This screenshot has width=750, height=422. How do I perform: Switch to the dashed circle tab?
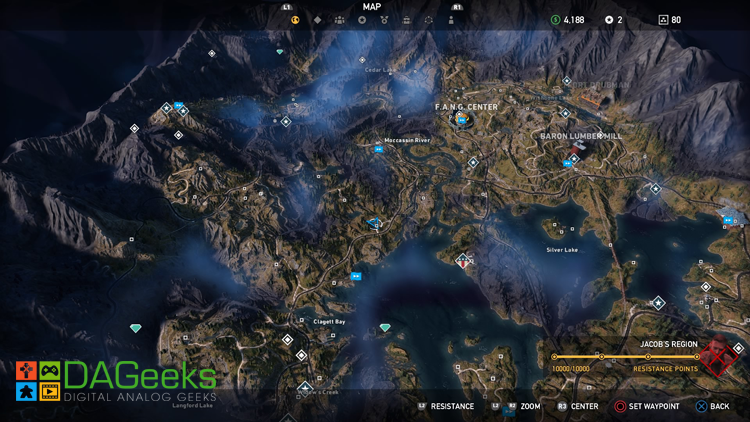click(x=429, y=20)
